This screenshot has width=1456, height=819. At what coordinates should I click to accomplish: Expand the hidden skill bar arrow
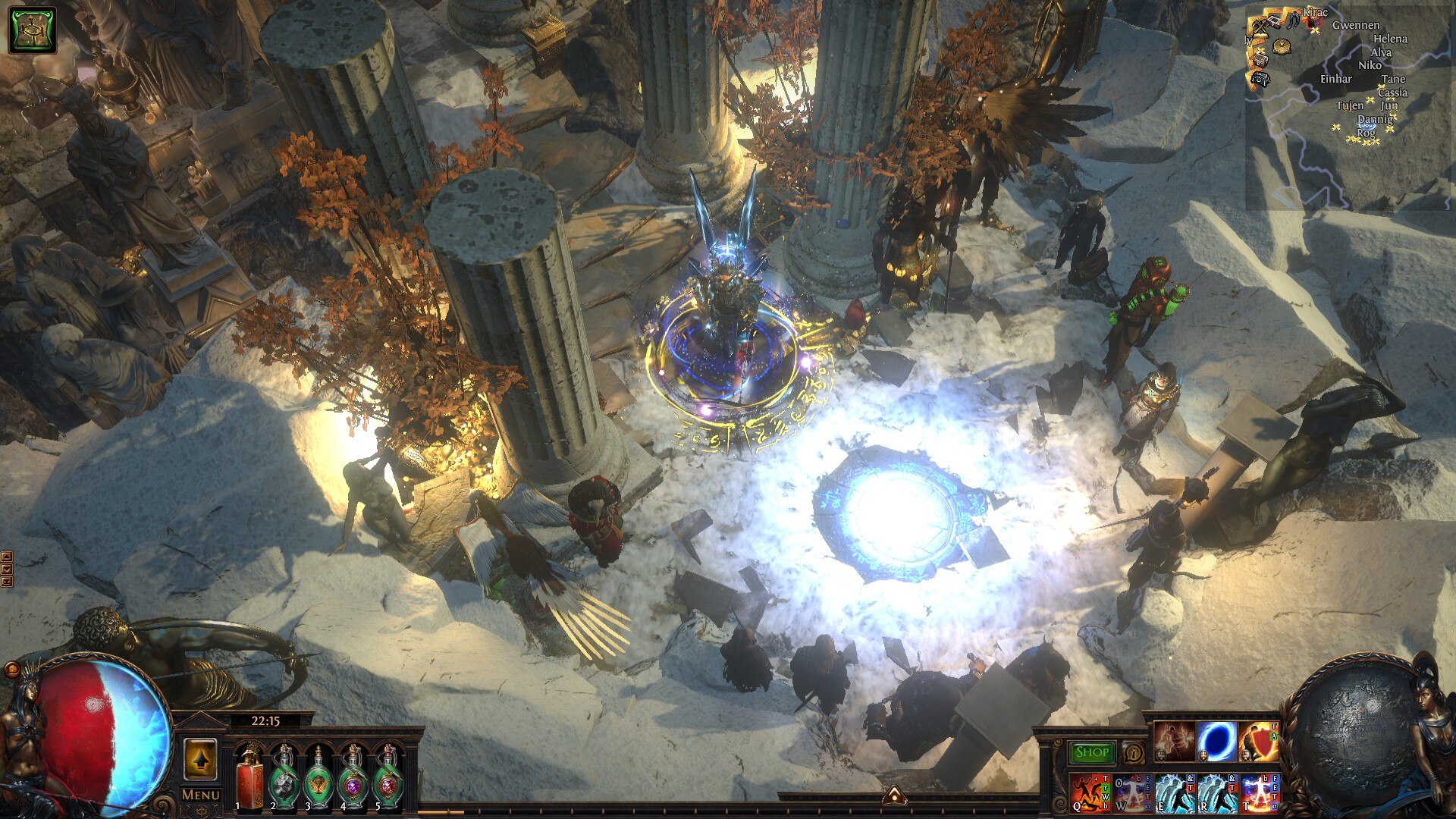click(x=894, y=795)
